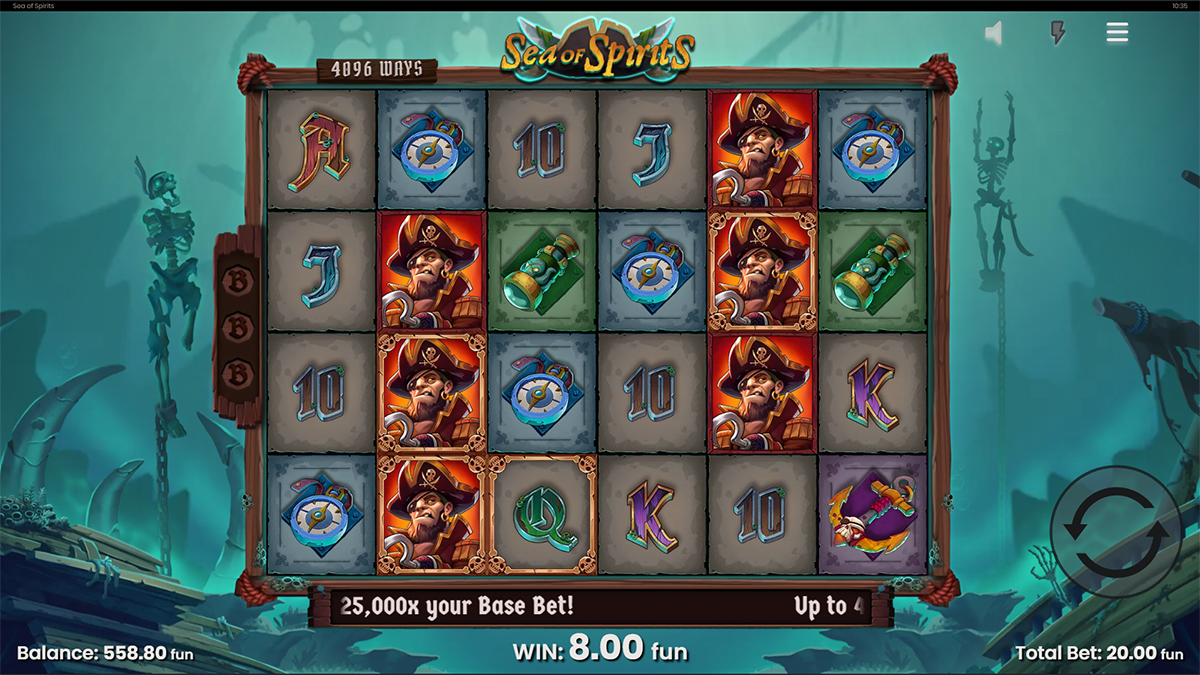Spin the reels with the circular arrows button
Viewport: 1200px width, 675px height.
tap(1115, 532)
